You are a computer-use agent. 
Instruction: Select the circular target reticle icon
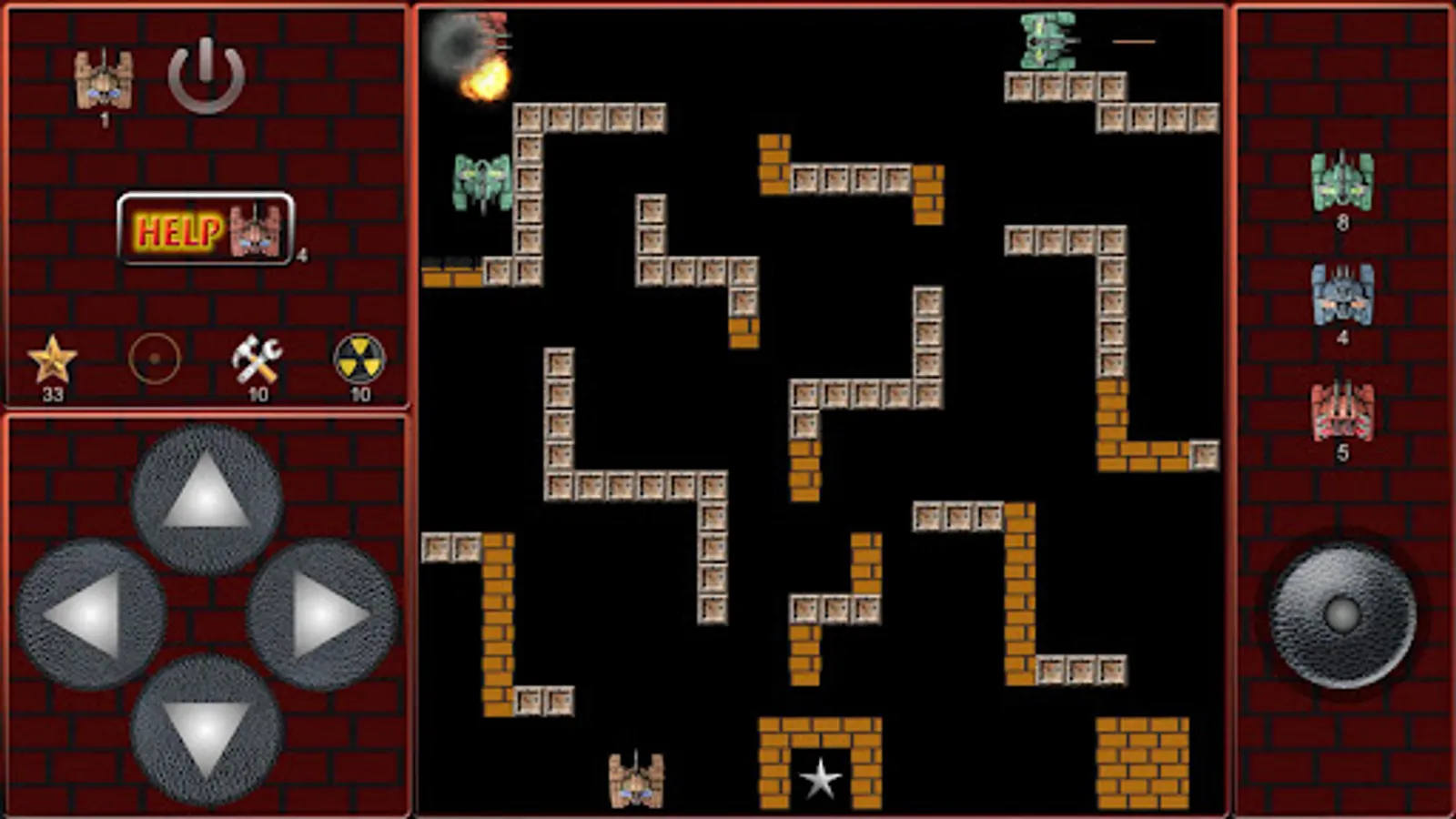pos(155,359)
